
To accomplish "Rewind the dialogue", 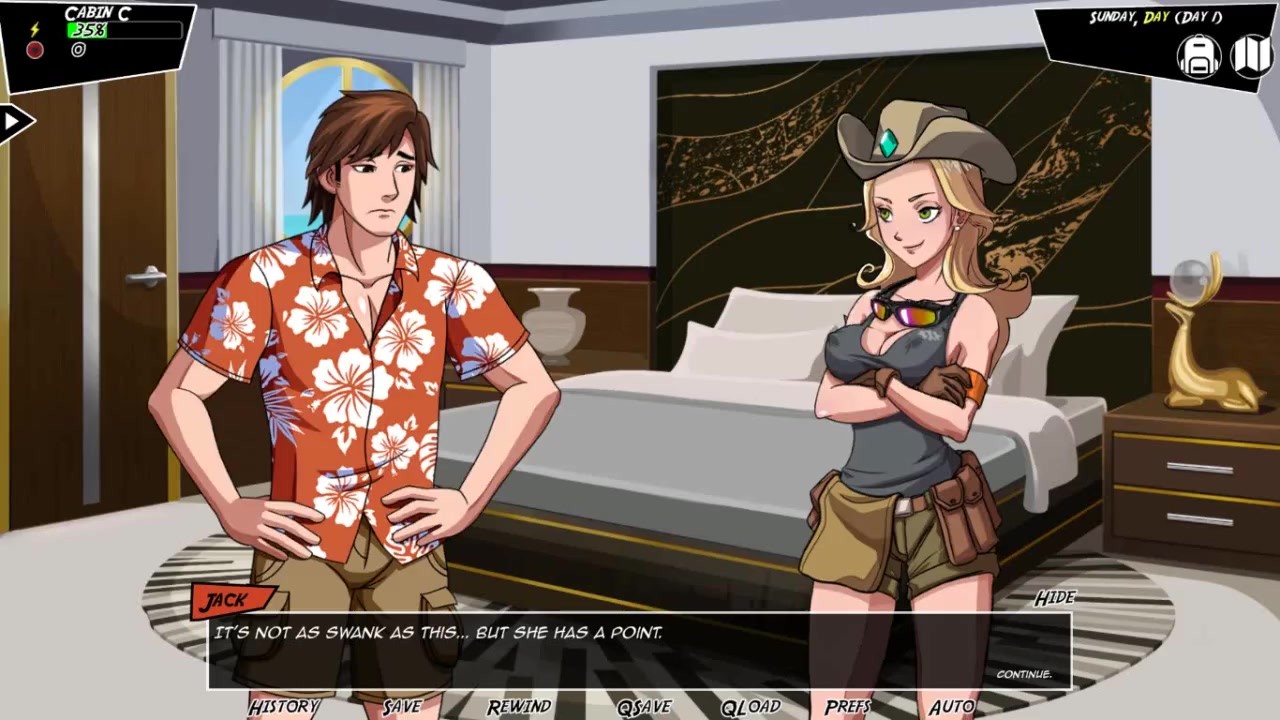I will coord(519,707).
